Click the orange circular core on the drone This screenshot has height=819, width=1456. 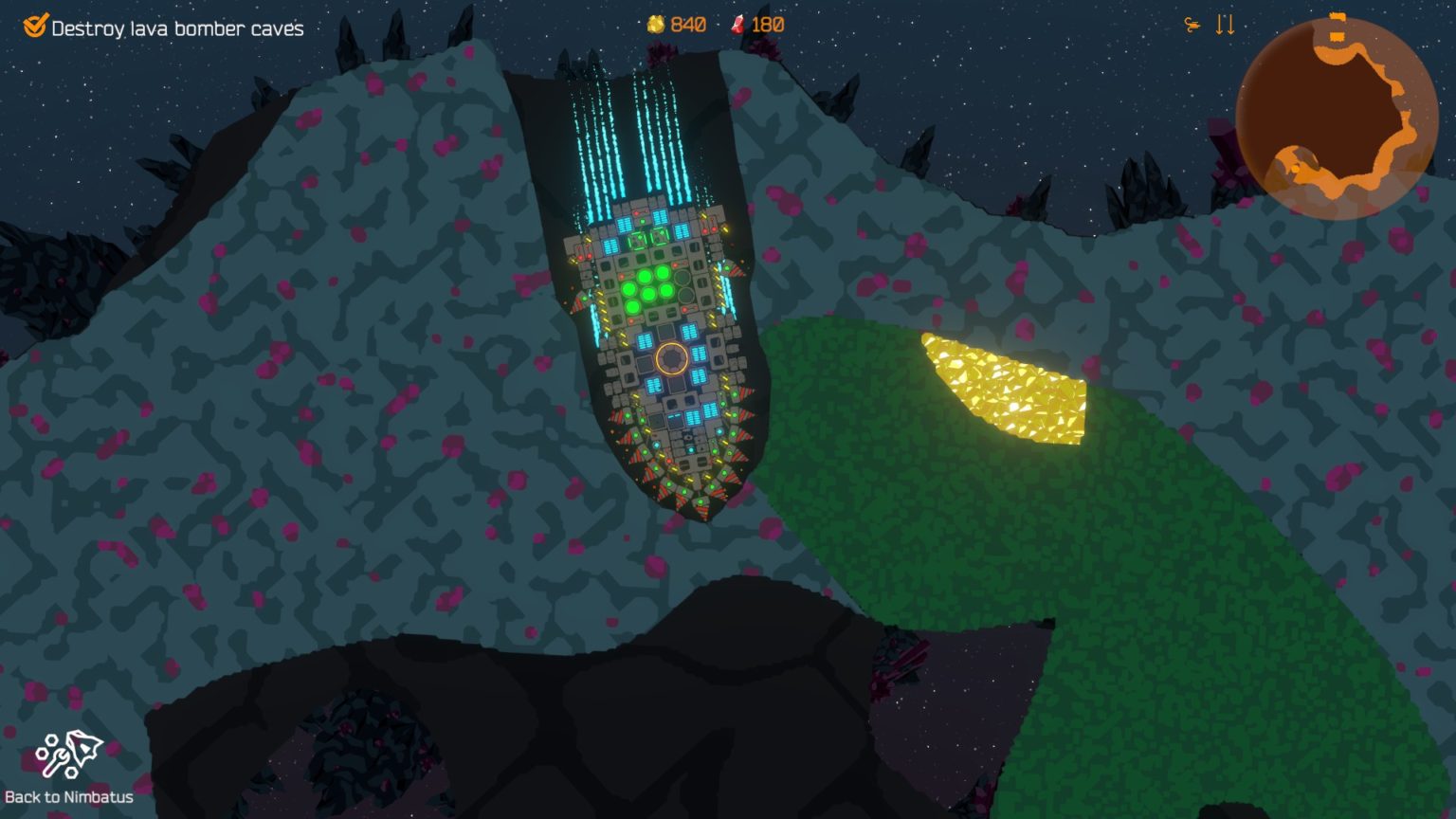671,357
